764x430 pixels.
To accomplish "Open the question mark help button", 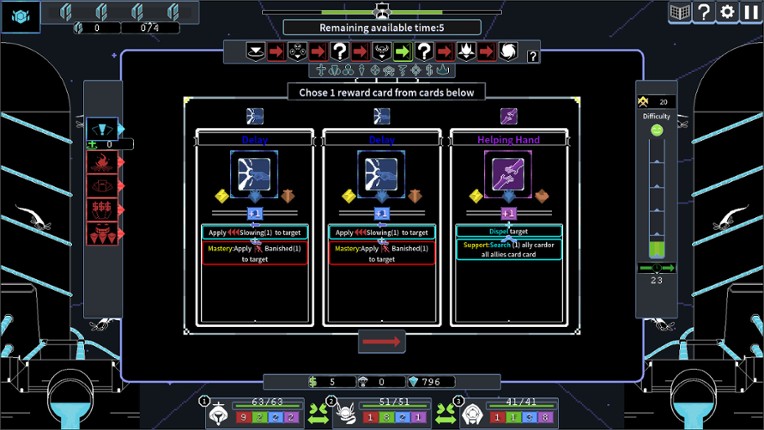I will coord(704,12).
